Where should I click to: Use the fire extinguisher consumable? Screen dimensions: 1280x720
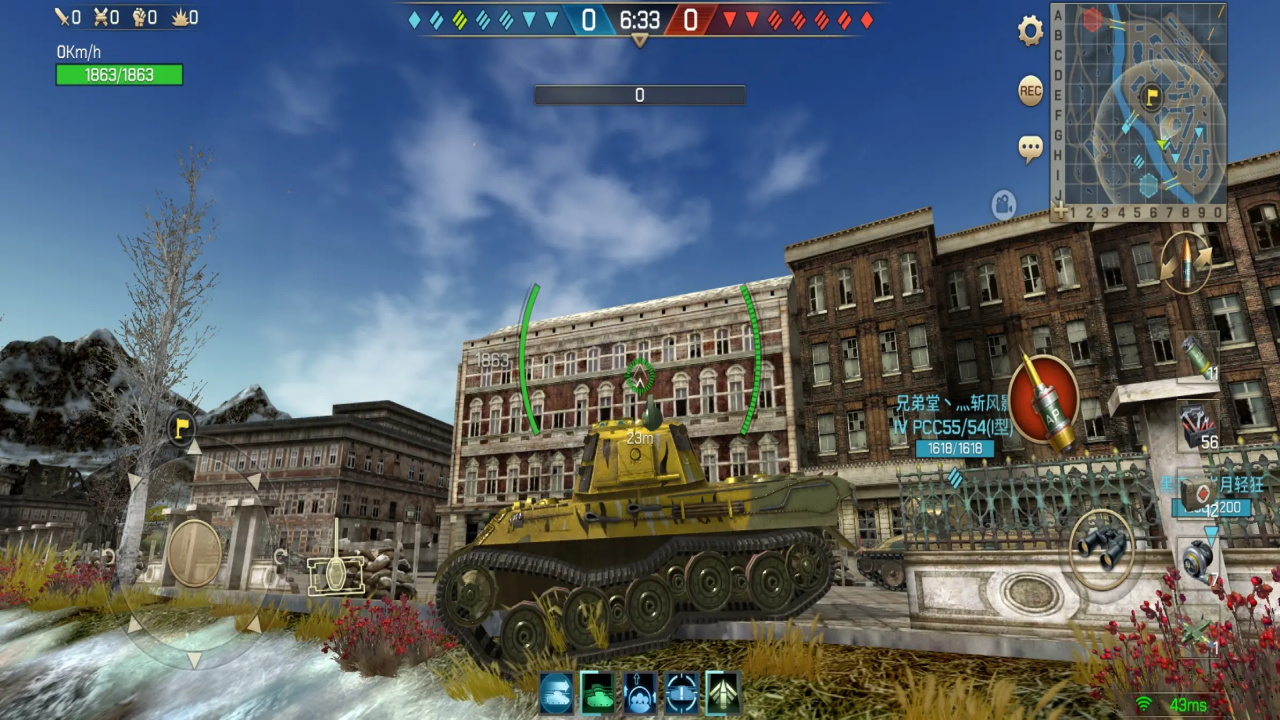pos(1196,358)
